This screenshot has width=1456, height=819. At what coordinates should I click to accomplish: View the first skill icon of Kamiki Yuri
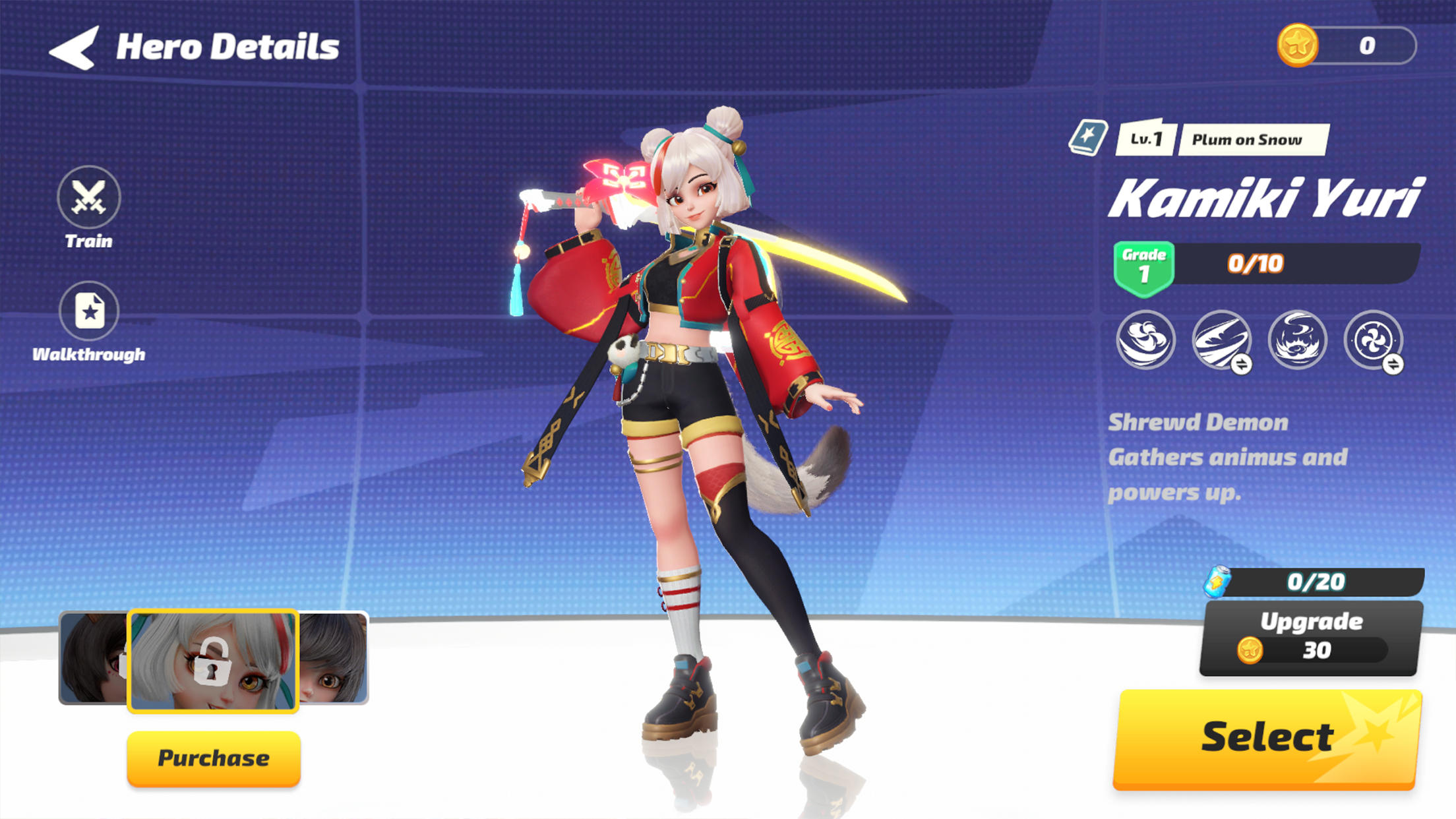pyautogui.click(x=1147, y=342)
